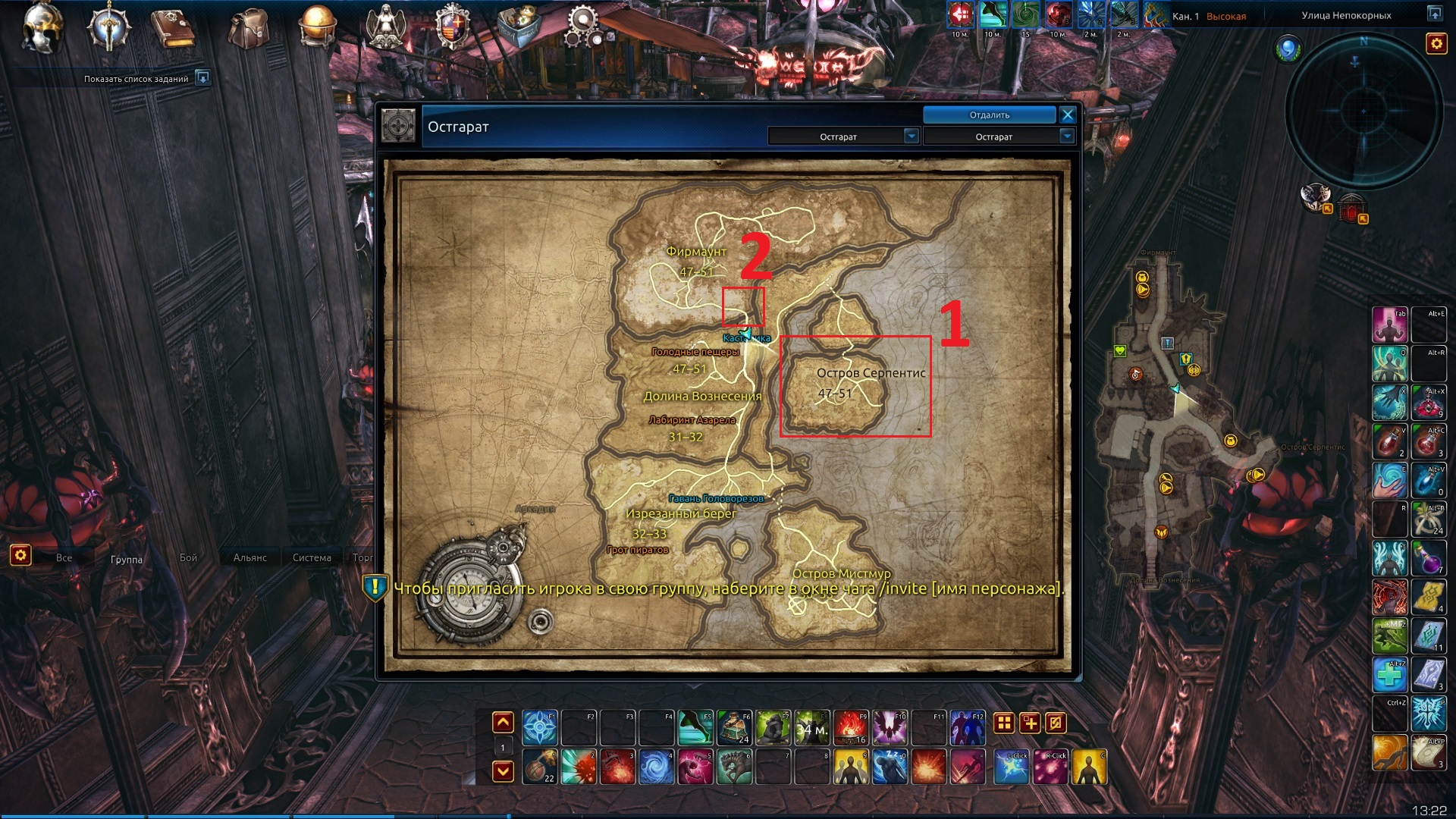Switch hotbar page with the up arrow
The image size is (1456, 819).
pos(503,723)
